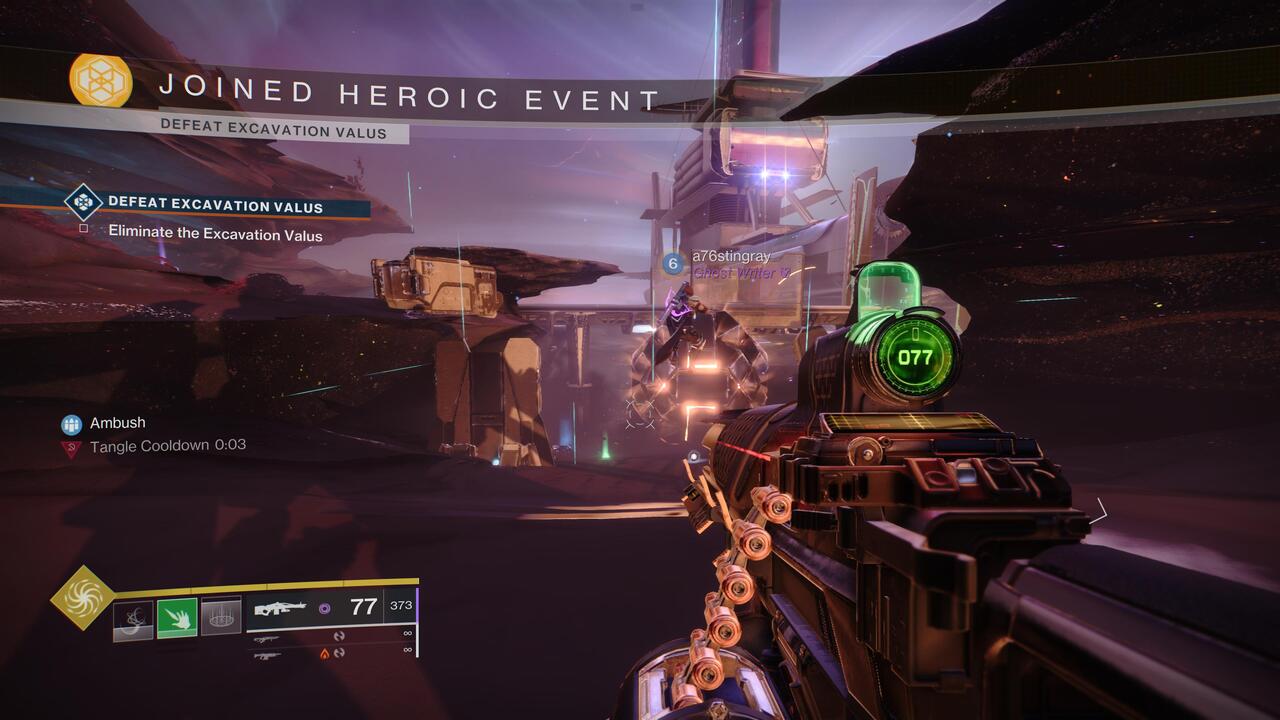The image size is (1280, 720).
Task: Click the Defeat Excavation Valus objective tracker
Action: 215,204
